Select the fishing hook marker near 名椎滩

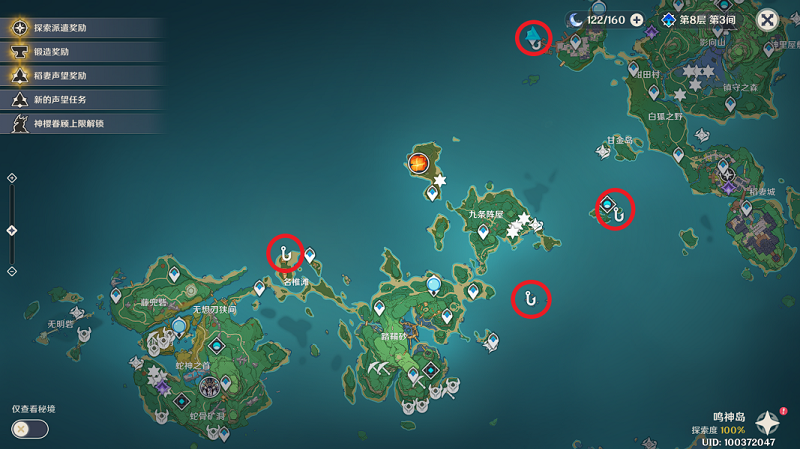(x=286, y=255)
